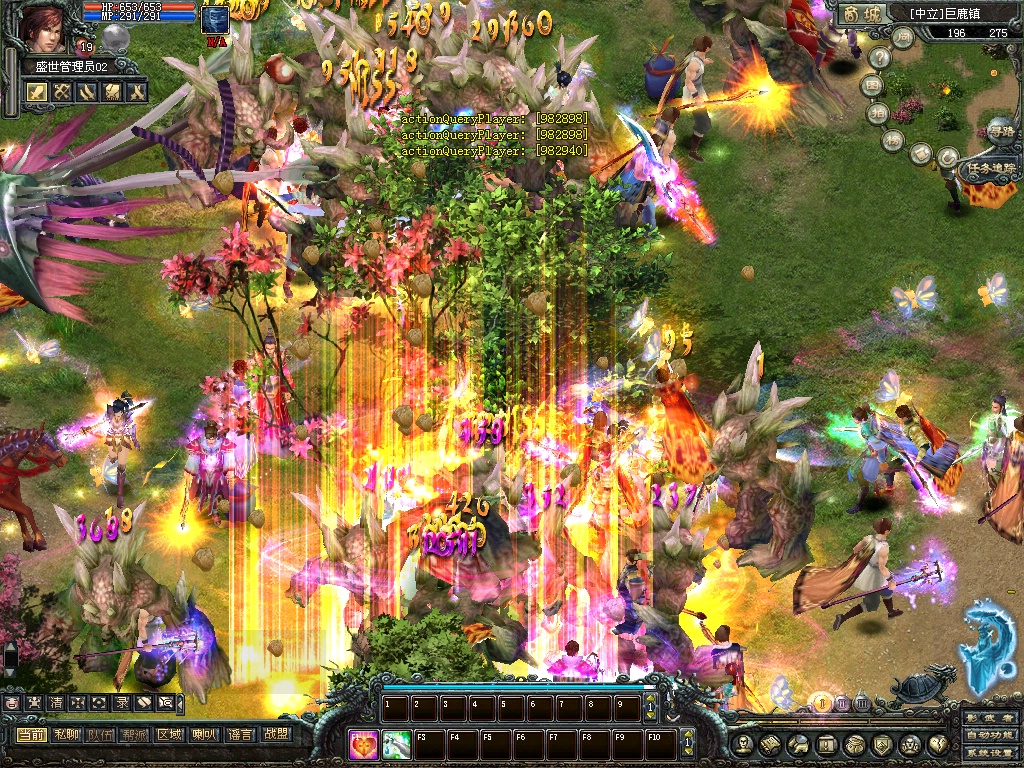Open the 自动功能 auto function menu
The image size is (1024, 768).
(x=990, y=736)
